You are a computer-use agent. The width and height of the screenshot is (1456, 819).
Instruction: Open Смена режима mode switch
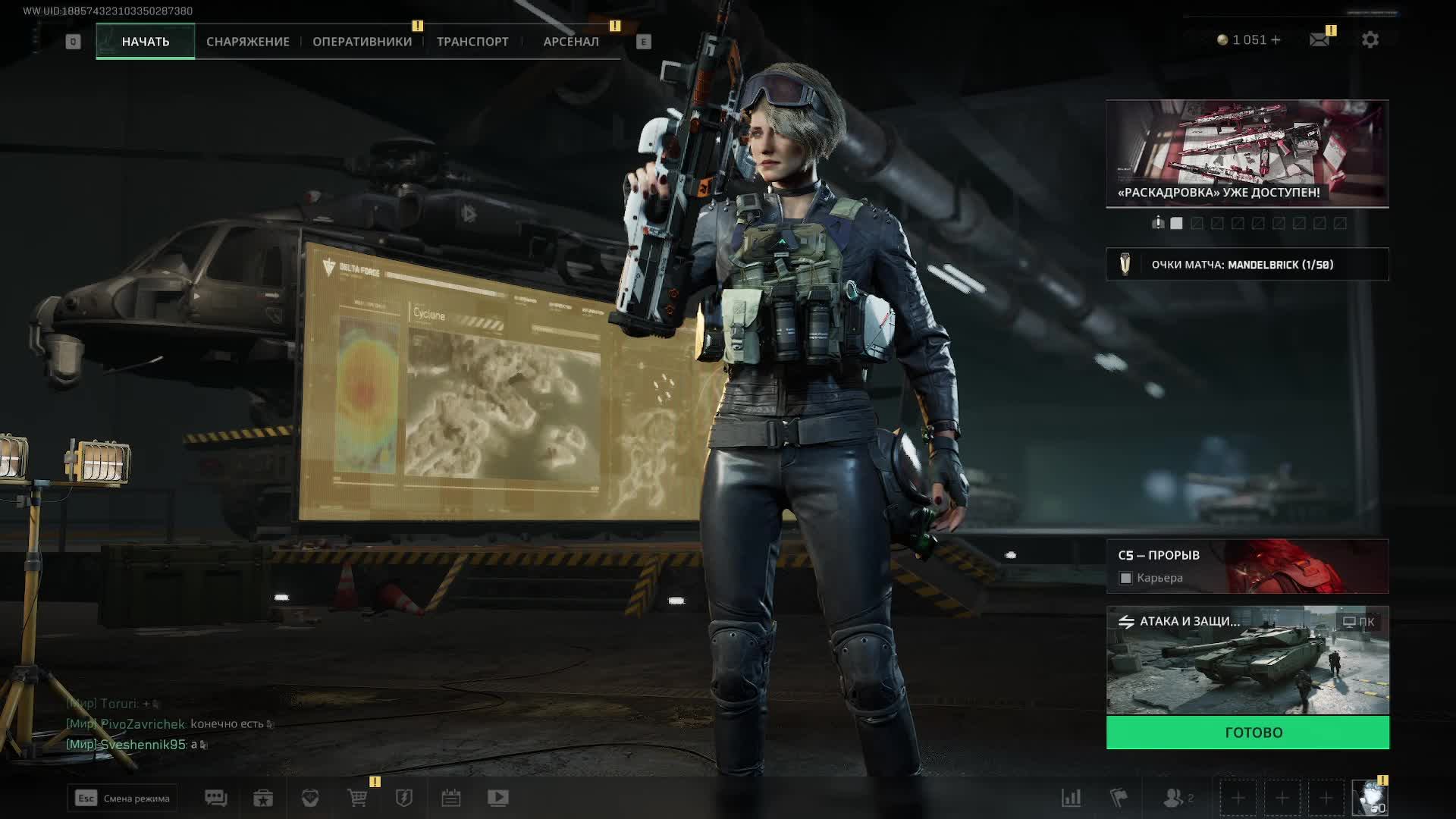point(122,798)
